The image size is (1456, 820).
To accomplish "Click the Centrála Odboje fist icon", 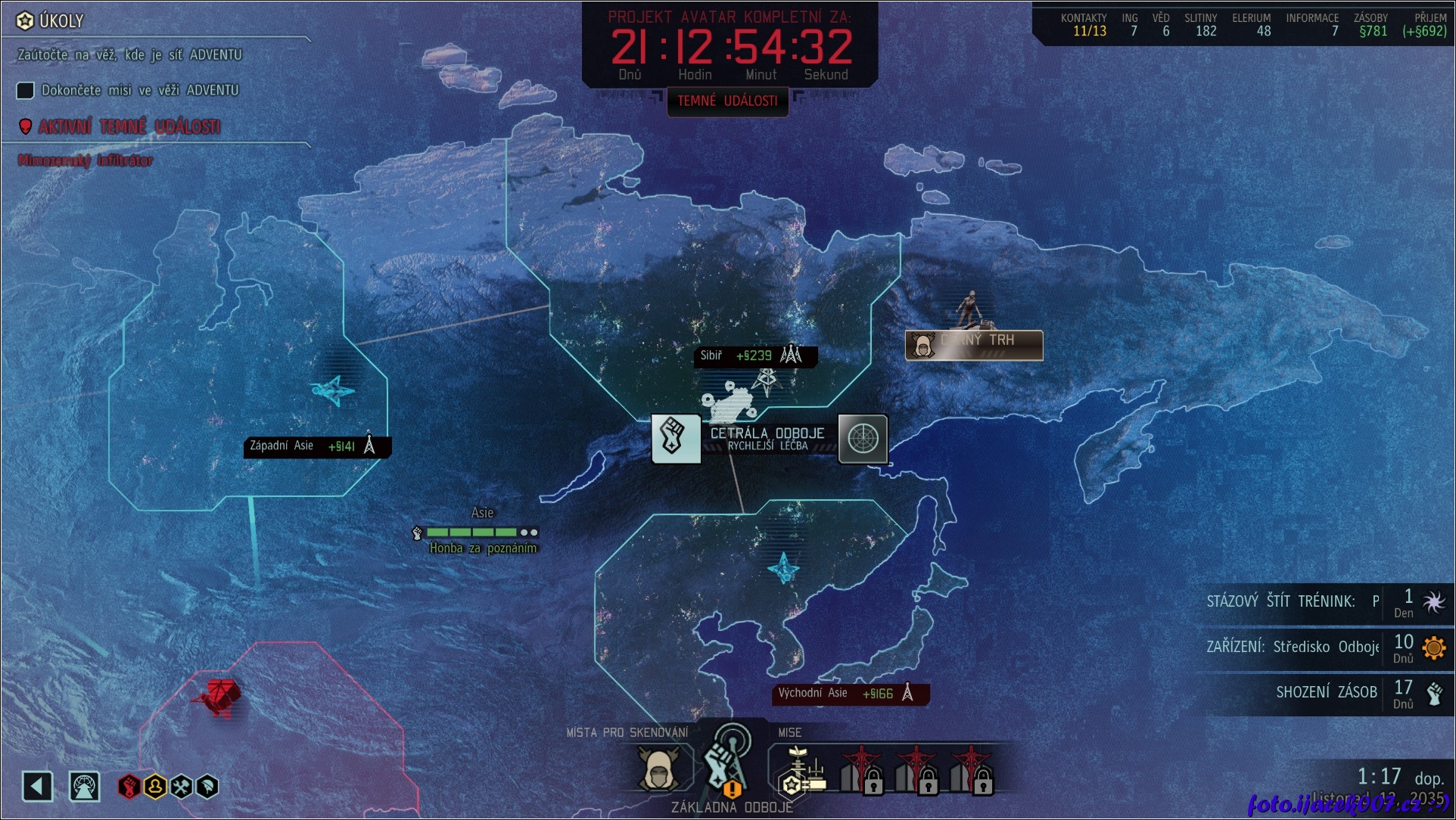I will pos(675,439).
